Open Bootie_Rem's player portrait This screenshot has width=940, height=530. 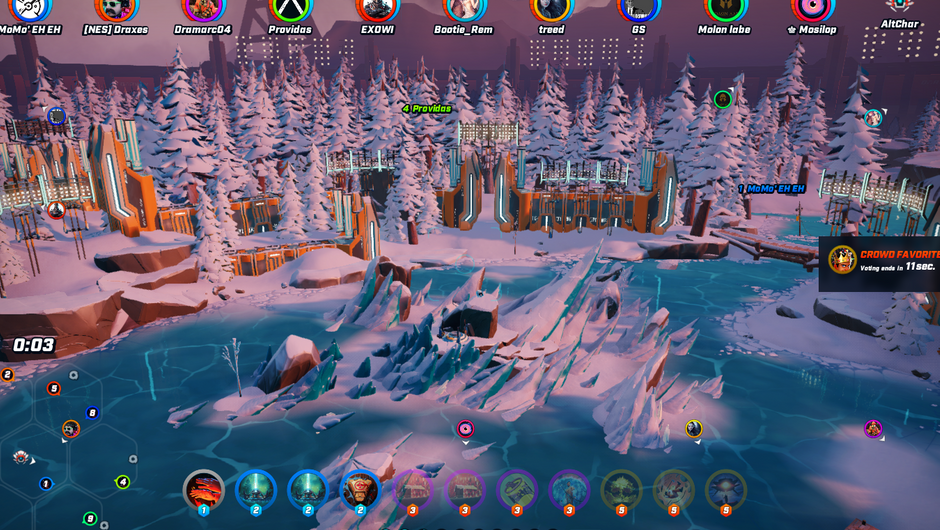[x=464, y=8]
